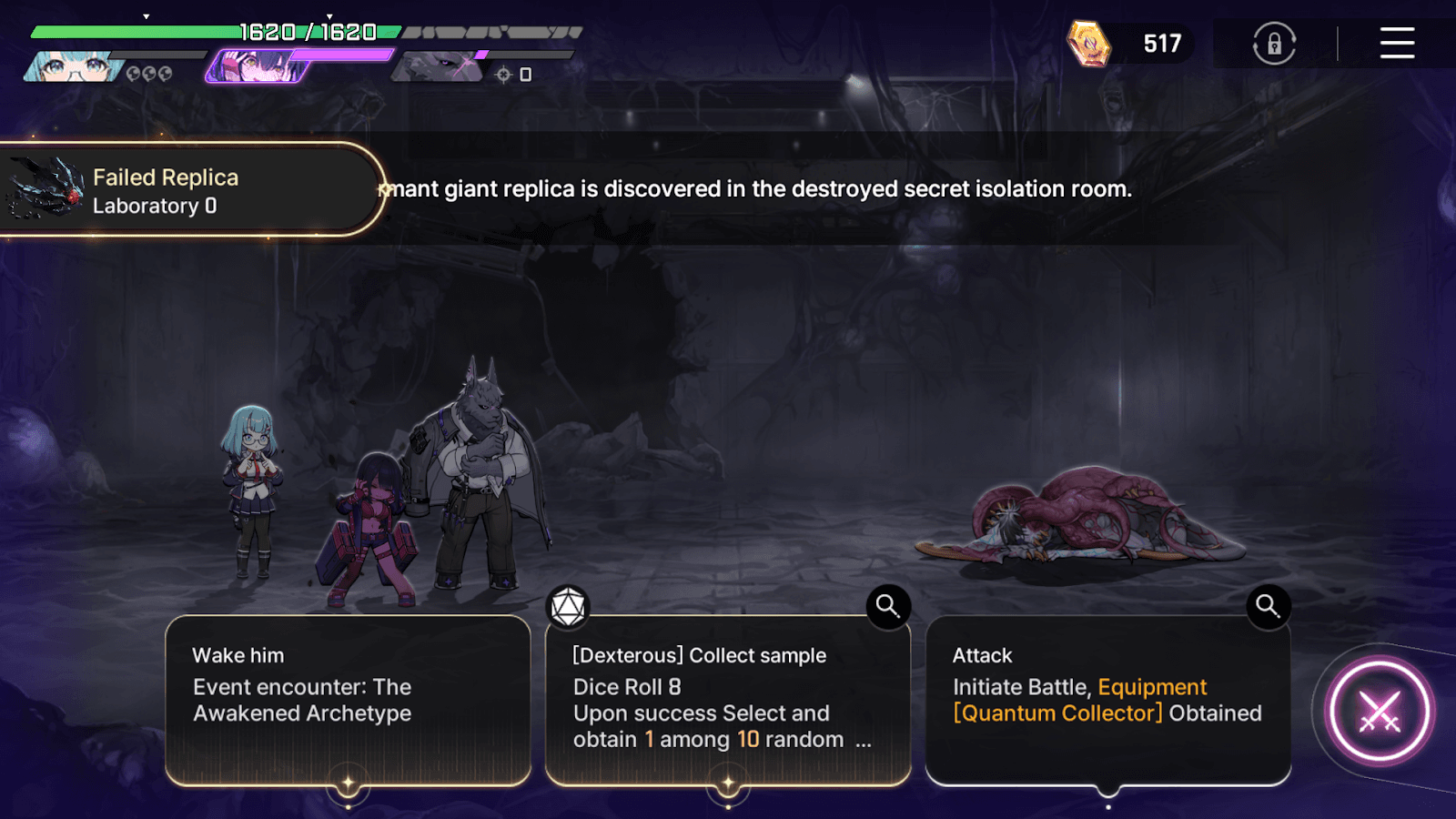Tap the crossed swords battle button
1456x819 pixels.
click(1379, 712)
